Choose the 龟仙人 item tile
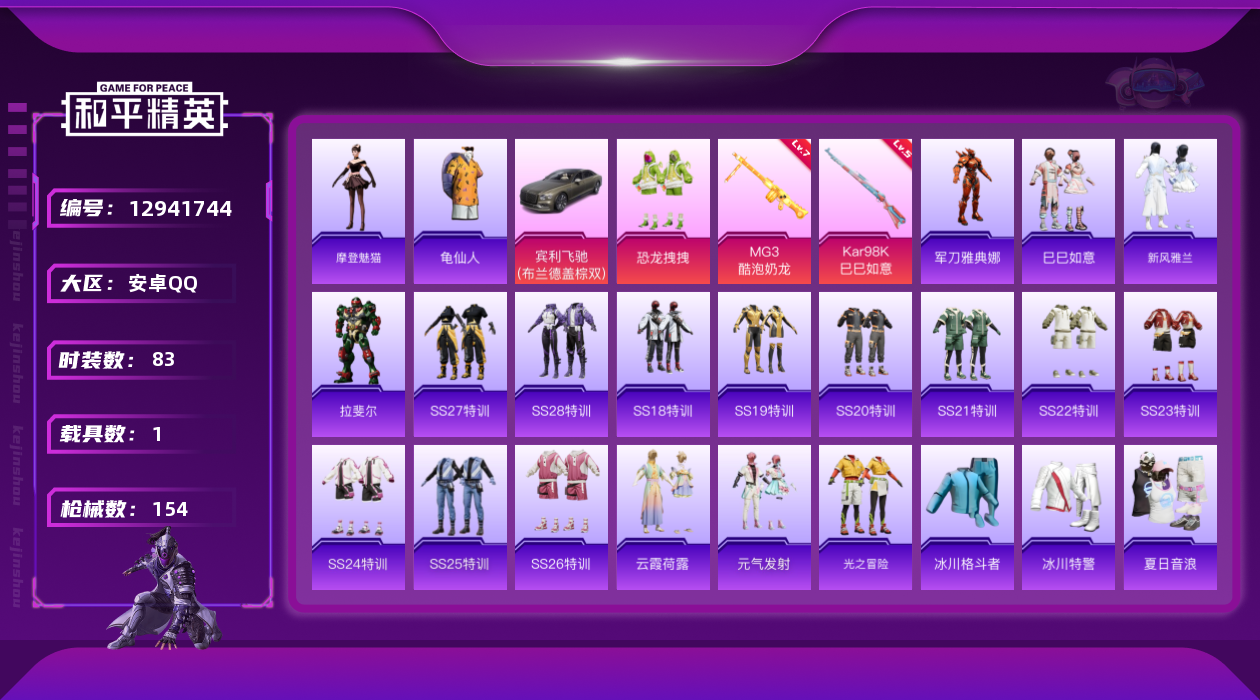The image size is (1260, 700). click(x=460, y=210)
